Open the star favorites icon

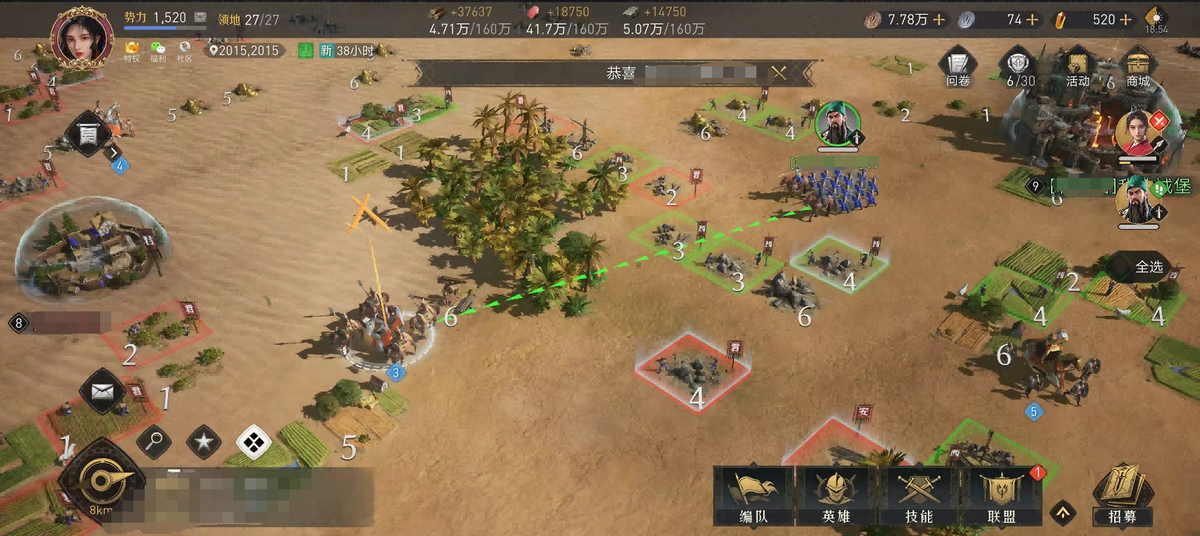point(204,441)
